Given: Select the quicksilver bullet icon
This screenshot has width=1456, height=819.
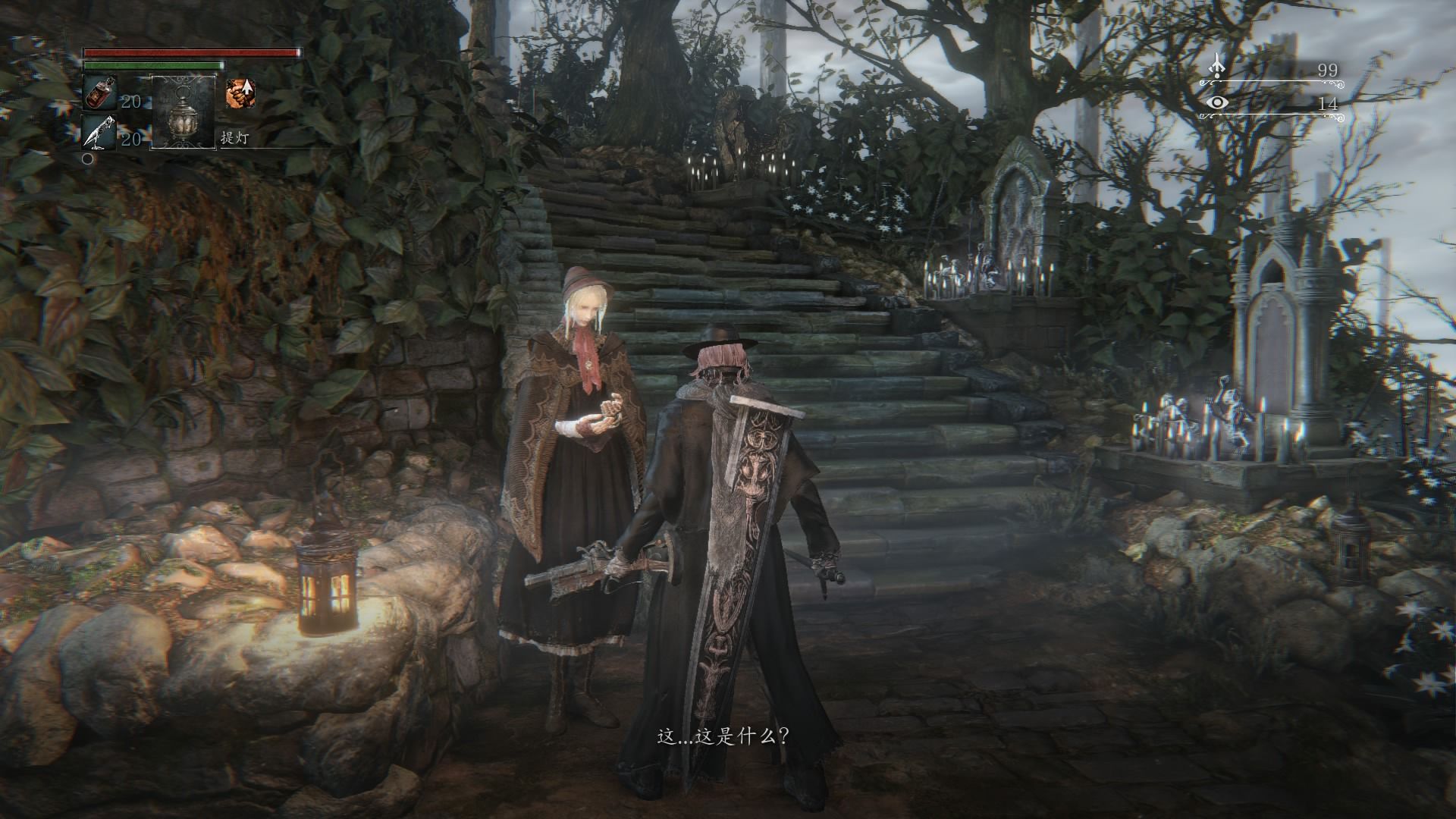Looking at the screenshot, I should tap(98, 133).
